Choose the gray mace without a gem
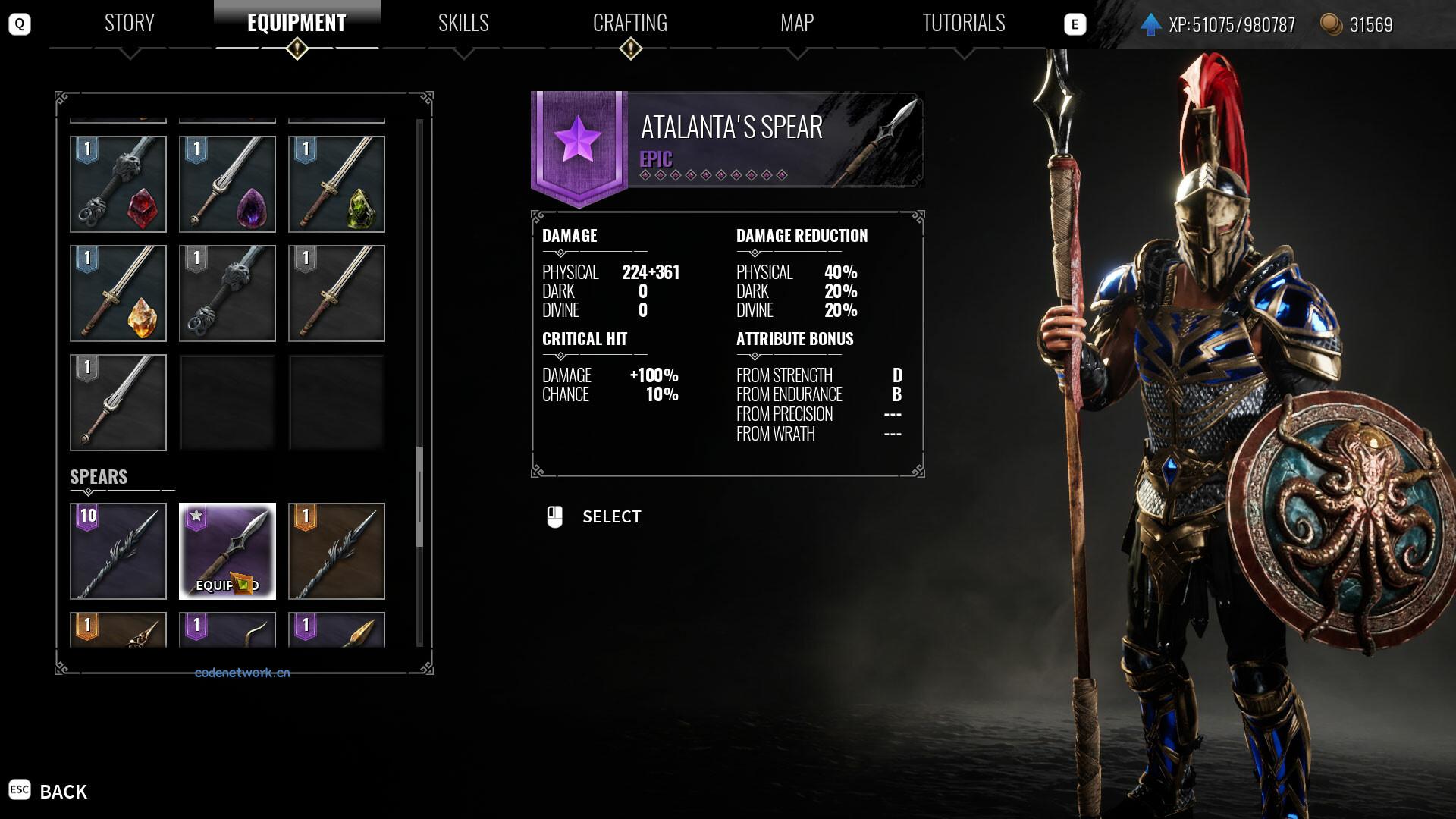Image resolution: width=1456 pixels, height=819 pixels. coord(227,293)
